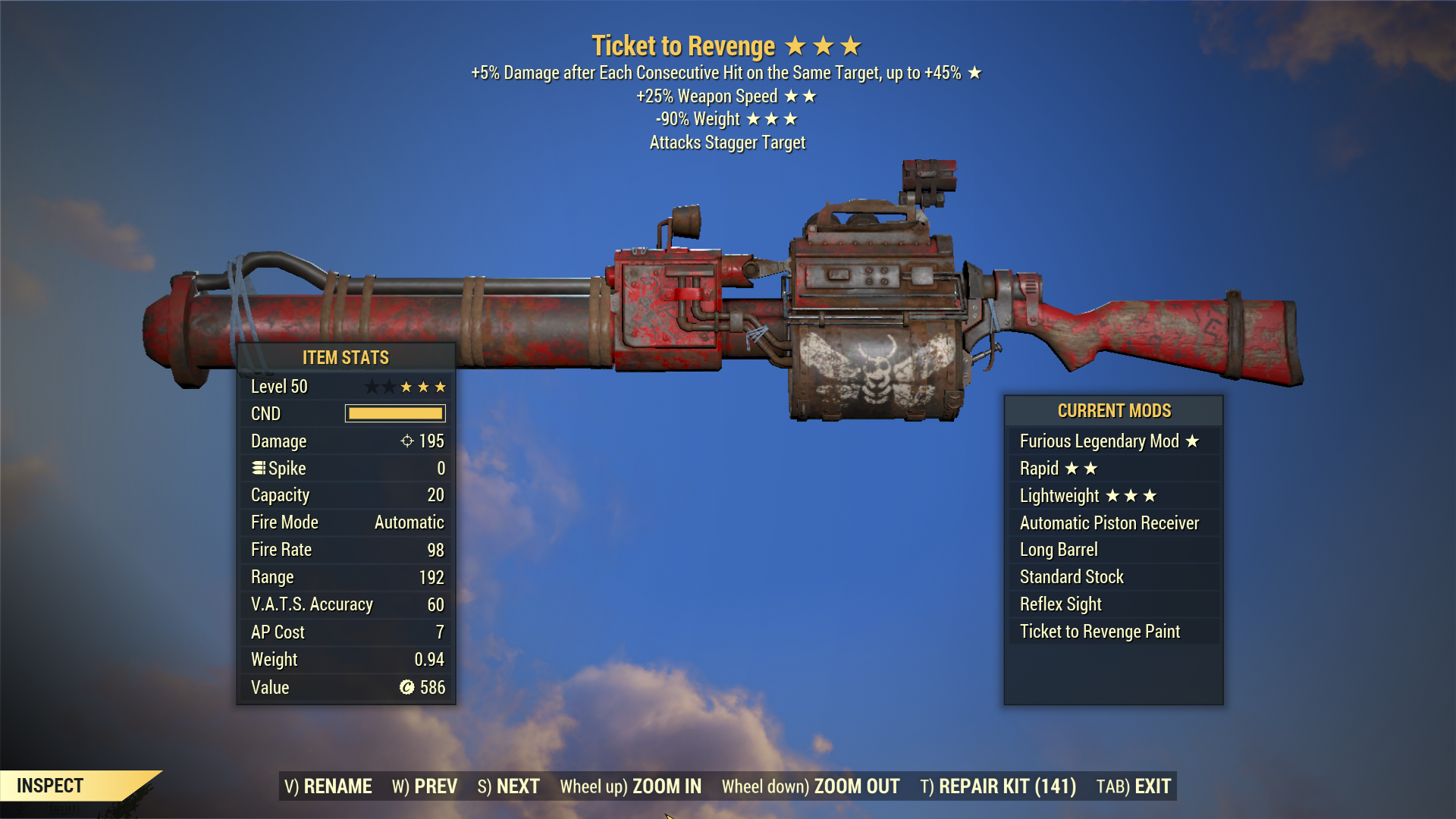Choose the RENAME option in the bottom bar

pyautogui.click(x=328, y=786)
